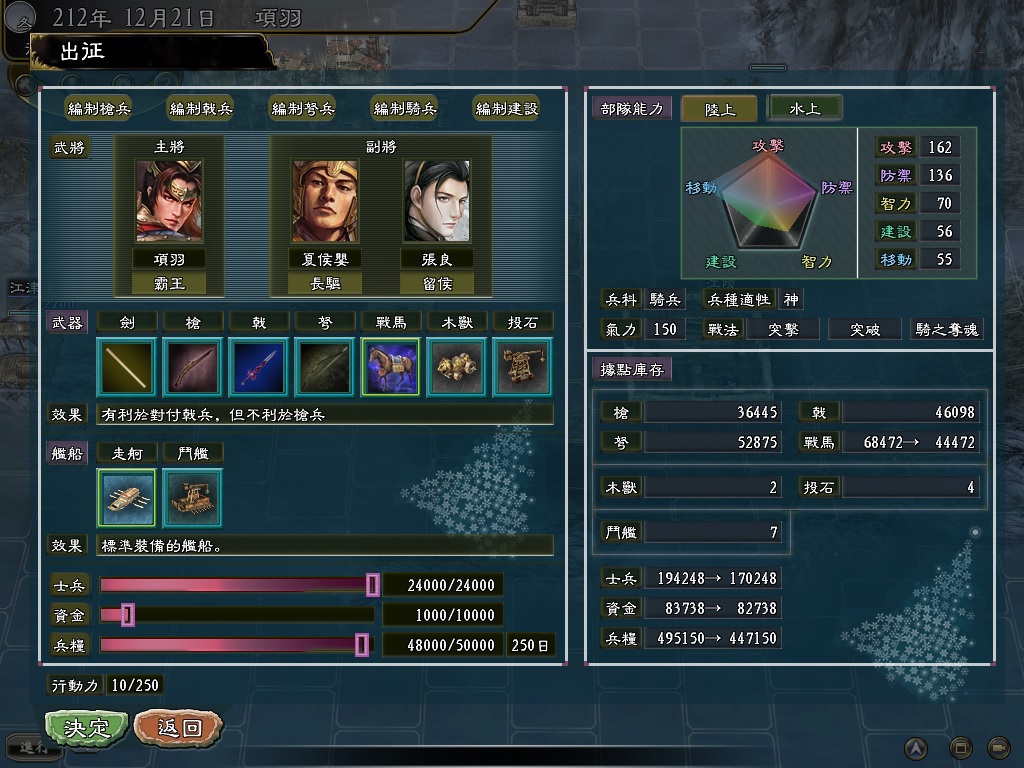Pick the war horse (戰馬) icon
Screen dimensions: 1024x768
click(x=391, y=367)
